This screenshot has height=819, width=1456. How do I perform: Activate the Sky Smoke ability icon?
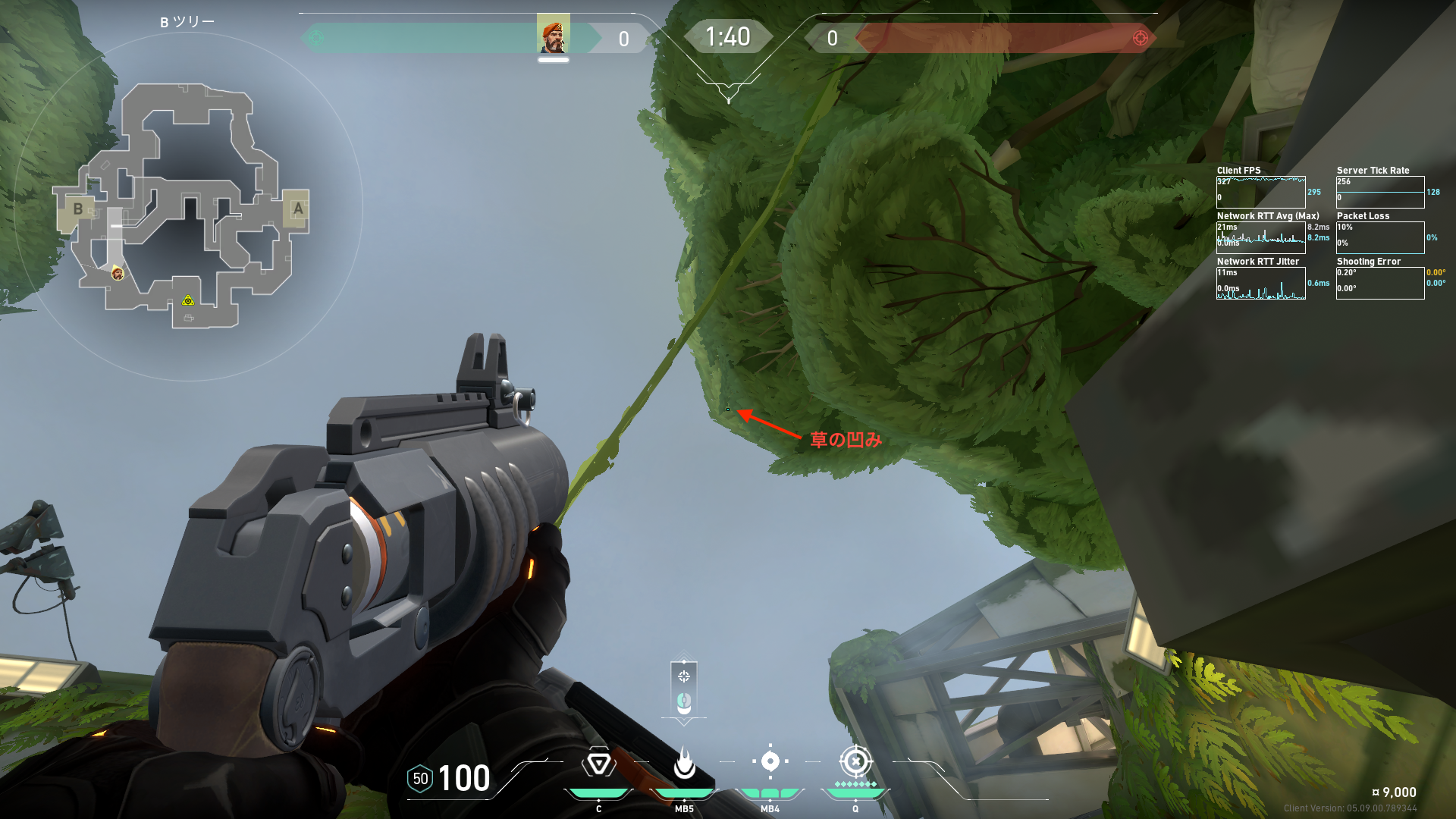[770, 761]
